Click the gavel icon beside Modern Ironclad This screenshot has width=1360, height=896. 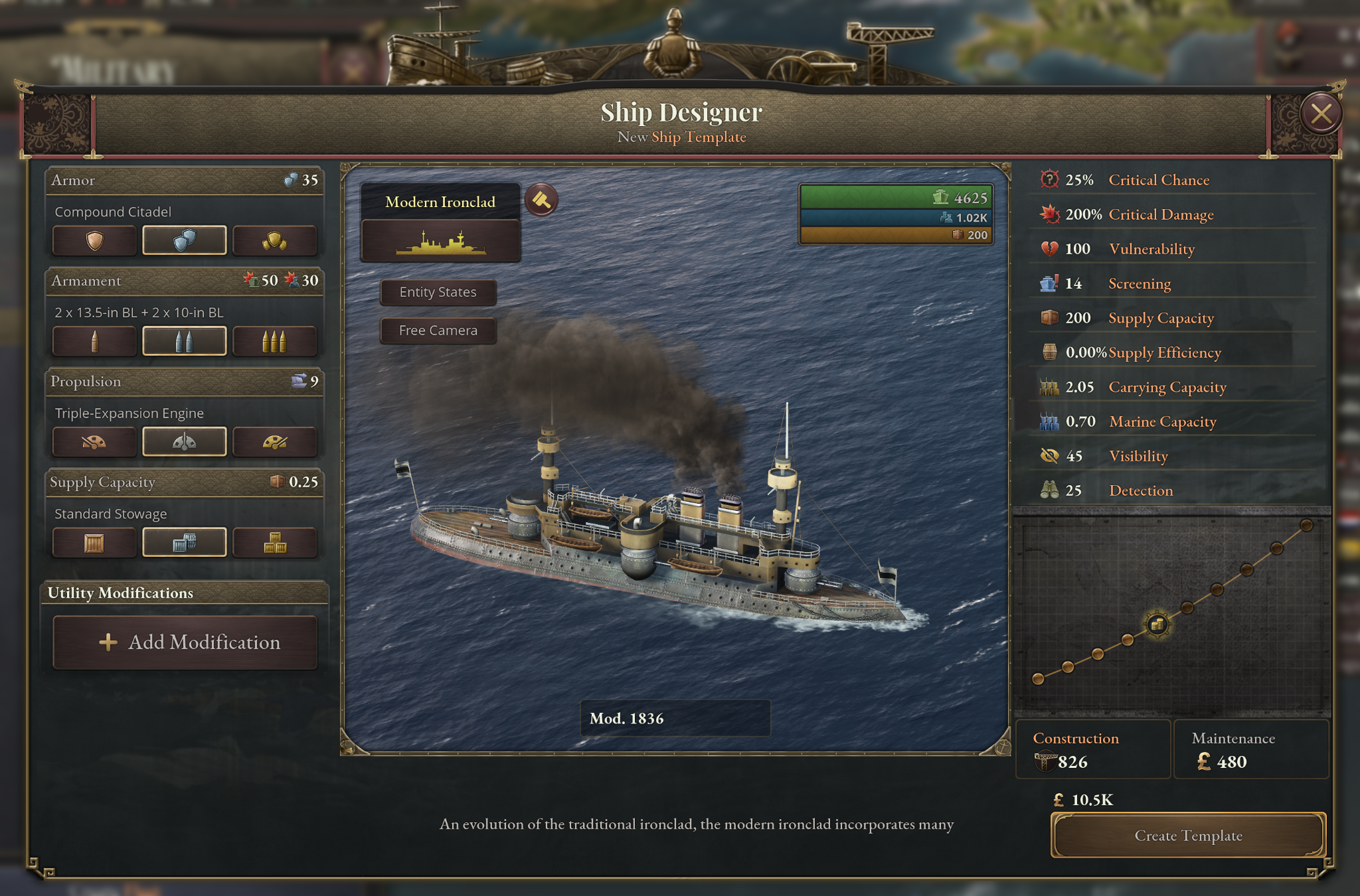point(541,200)
